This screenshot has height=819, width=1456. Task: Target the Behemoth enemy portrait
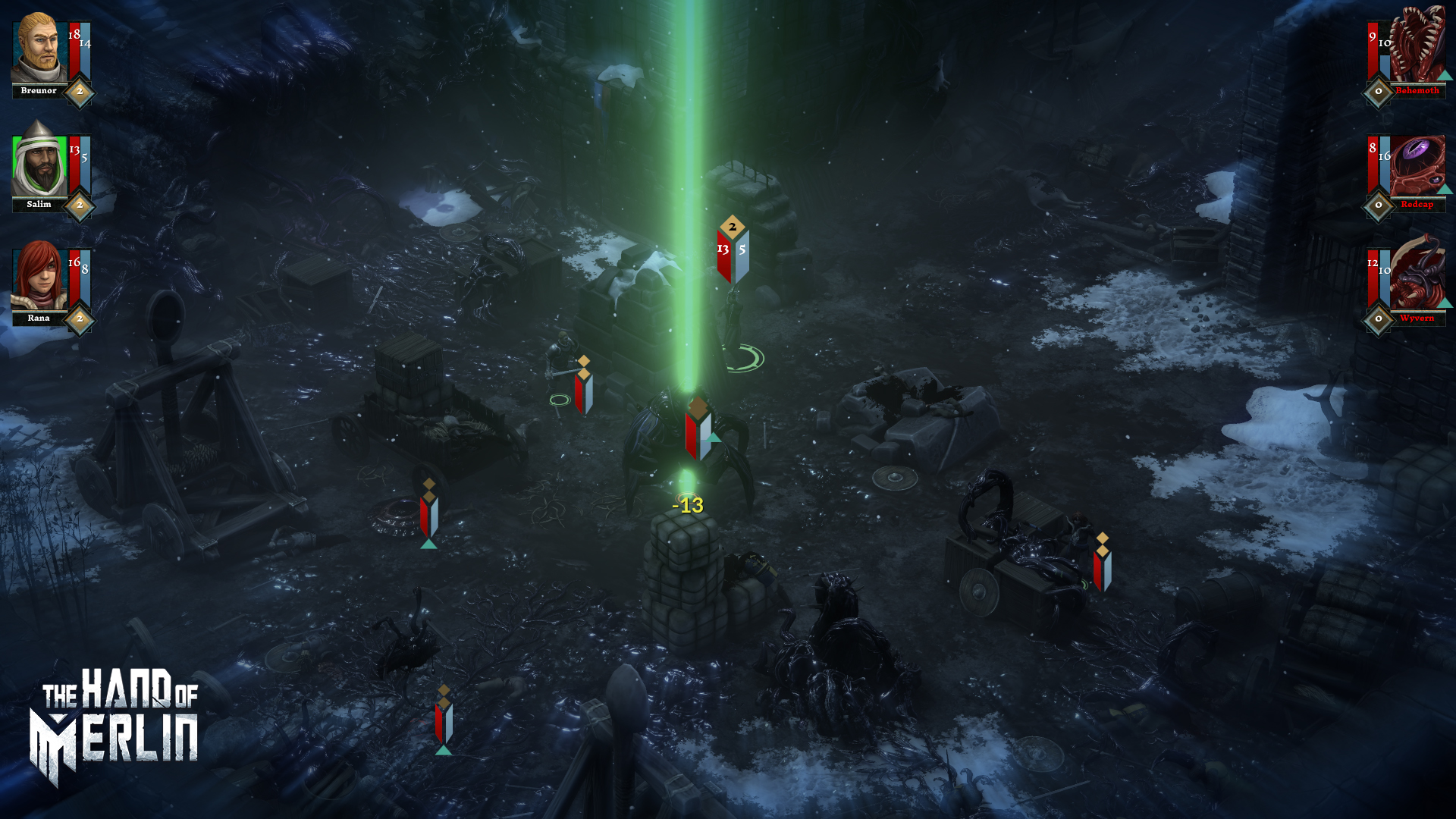pyautogui.click(x=1417, y=47)
